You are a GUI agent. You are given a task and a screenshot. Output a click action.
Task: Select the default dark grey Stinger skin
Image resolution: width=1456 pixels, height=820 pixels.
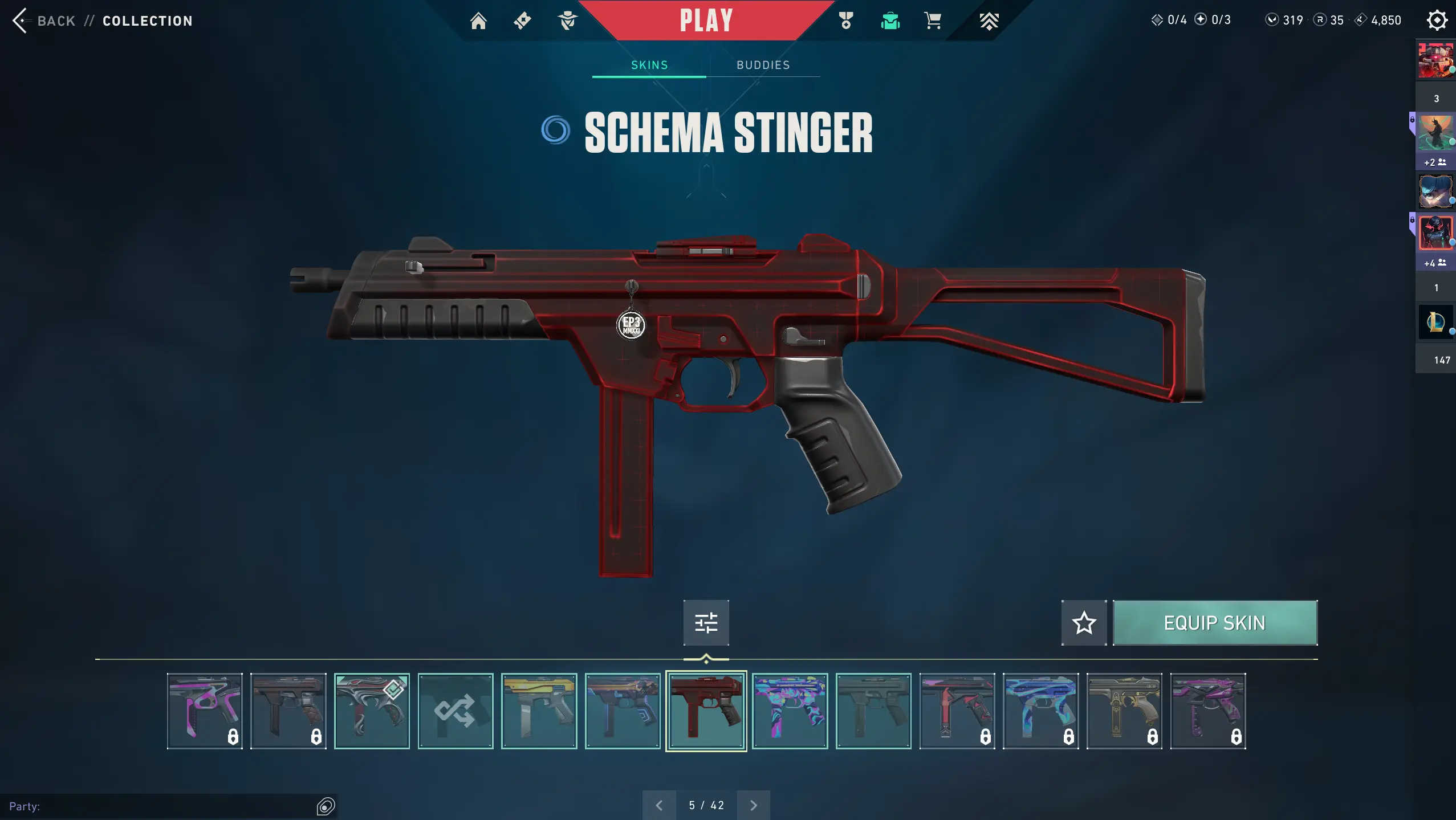tap(873, 711)
